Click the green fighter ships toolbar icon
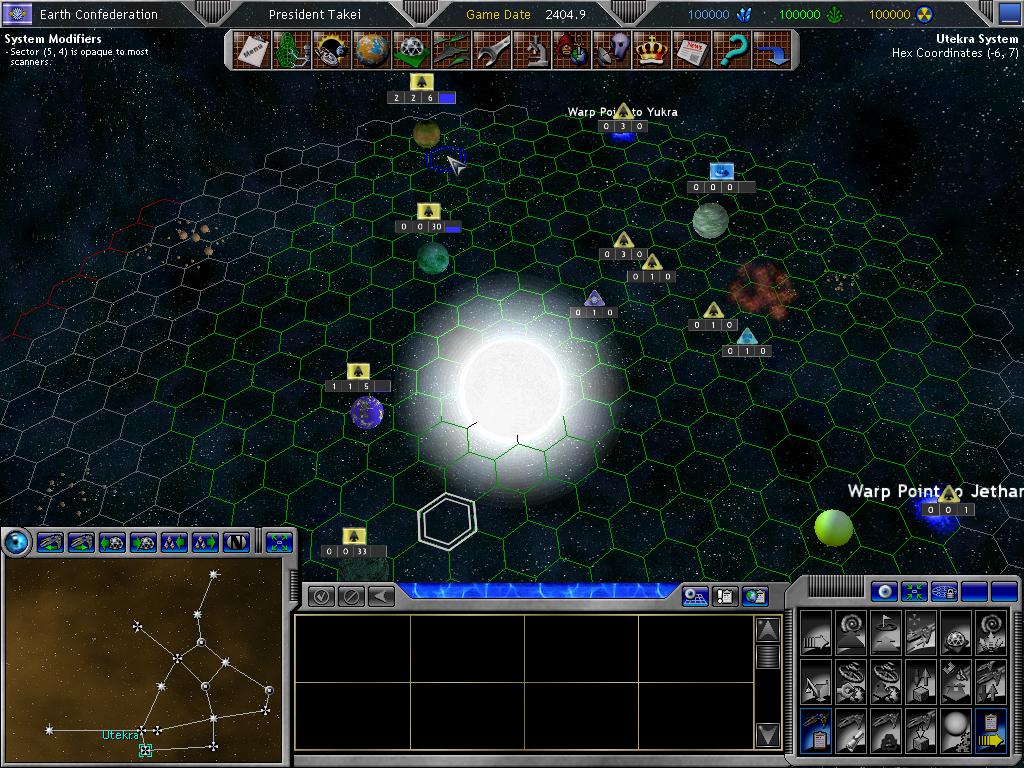This screenshot has width=1024, height=768. (x=451, y=49)
